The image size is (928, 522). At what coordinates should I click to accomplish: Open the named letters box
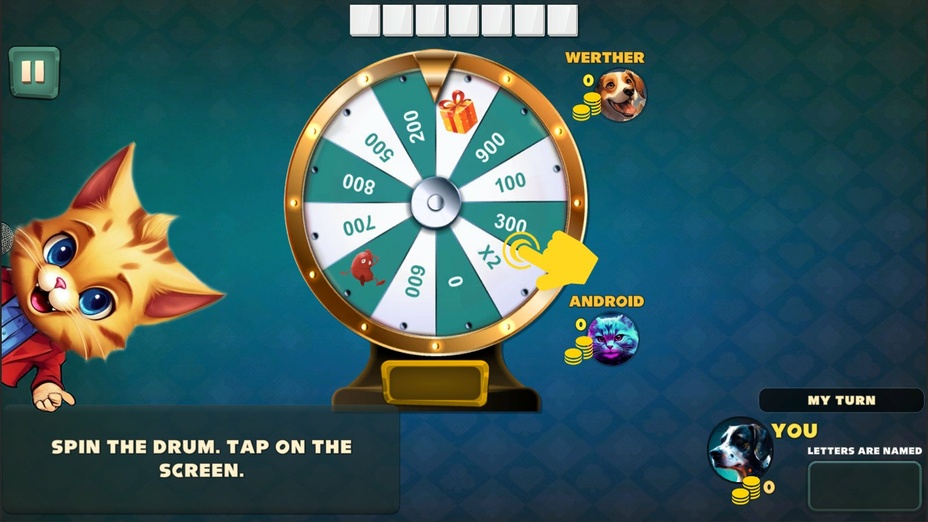click(864, 485)
